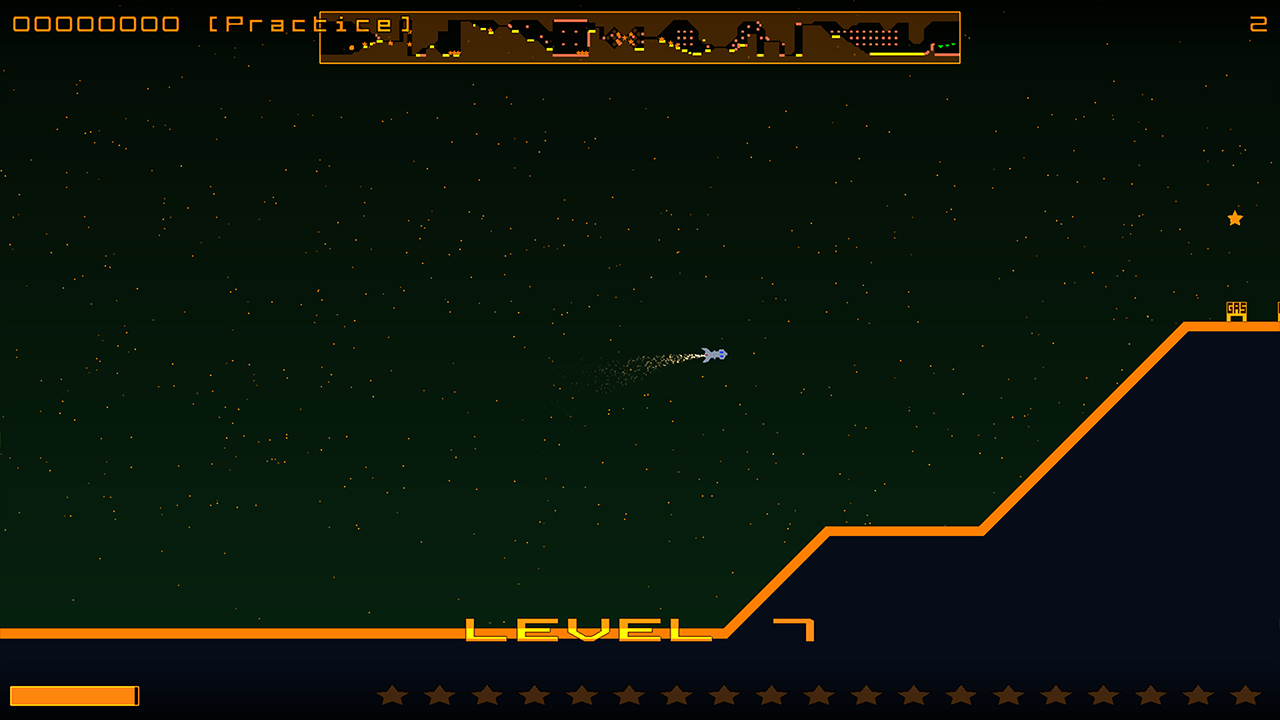This screenshot has width=1280, height=720.
Task: Click the first star in the bottom row
Action: 391,694
